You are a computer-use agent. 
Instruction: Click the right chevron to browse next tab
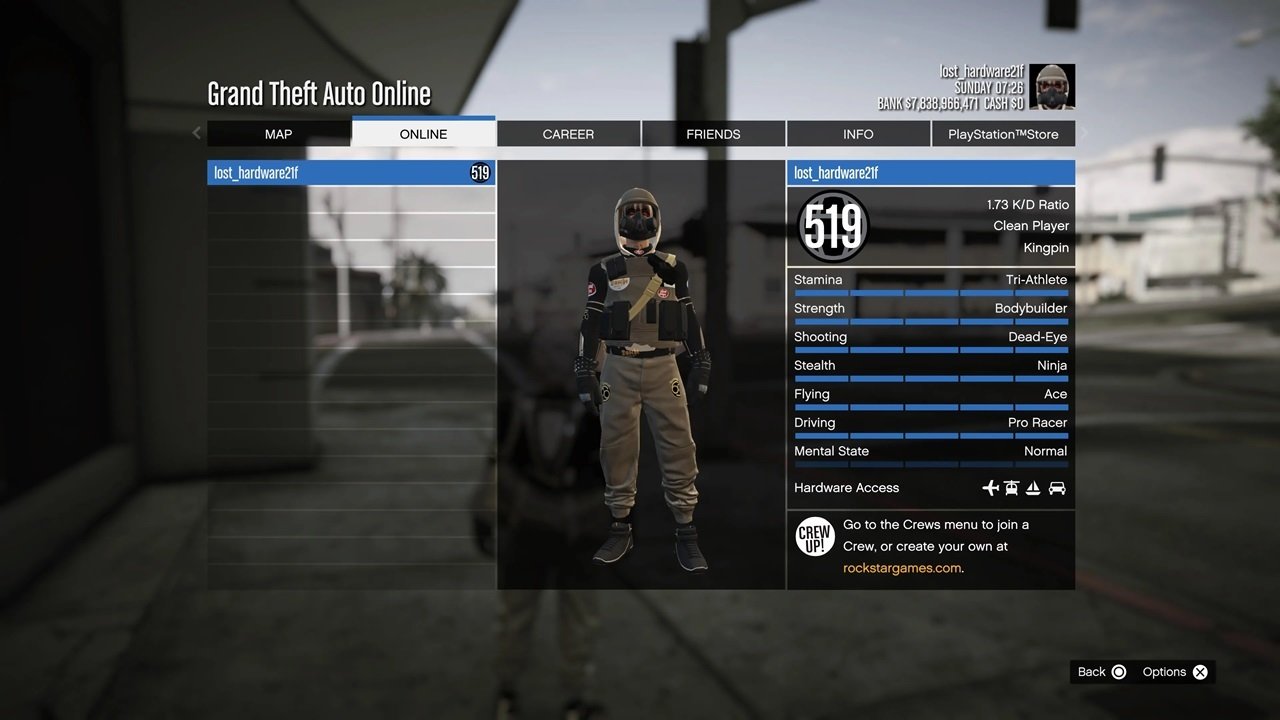[x=1084, y=133]
